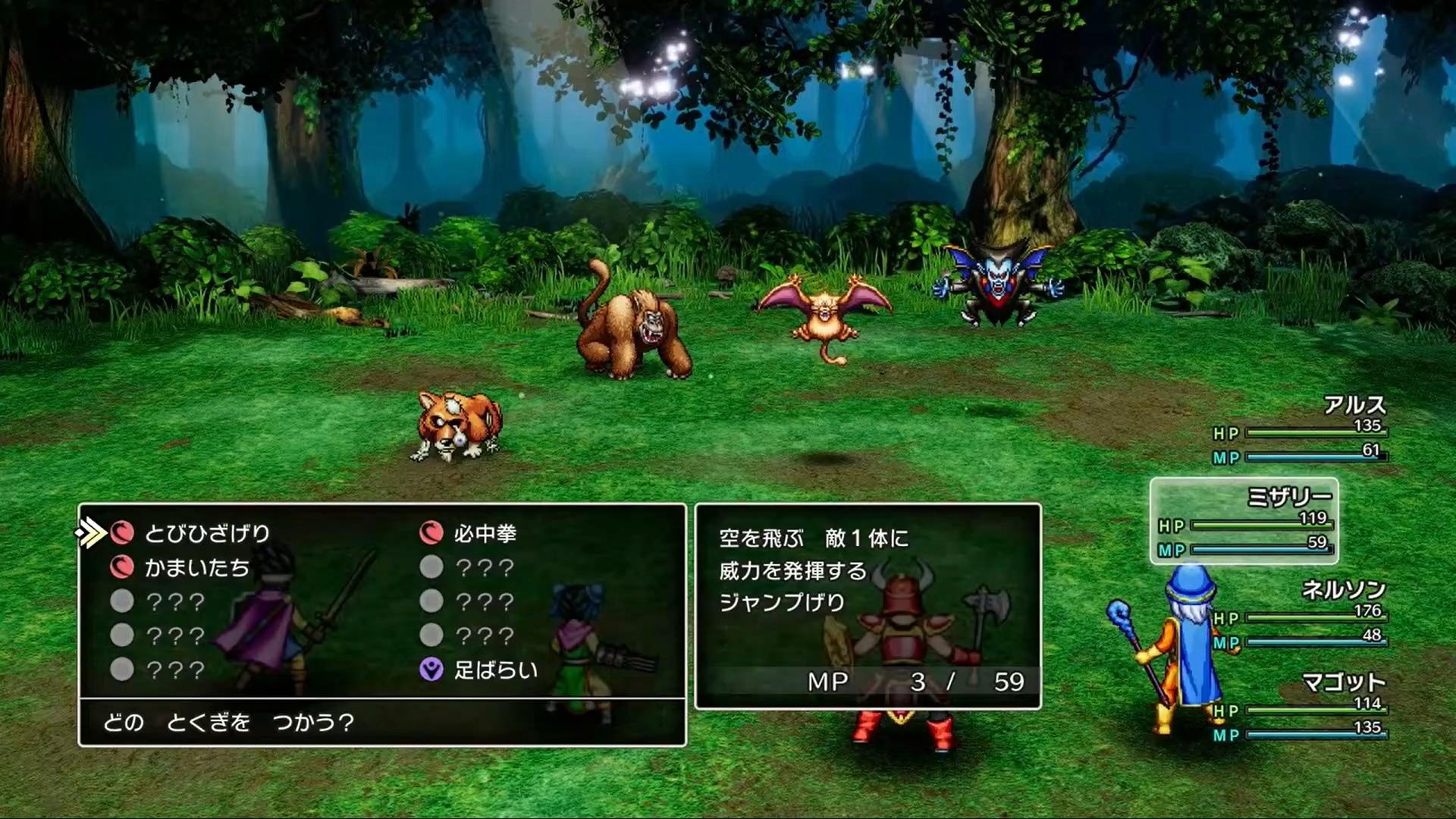Select マゴット's party status panel
The width and height of the screenshot is (1456, 819).
point(1300,708)
